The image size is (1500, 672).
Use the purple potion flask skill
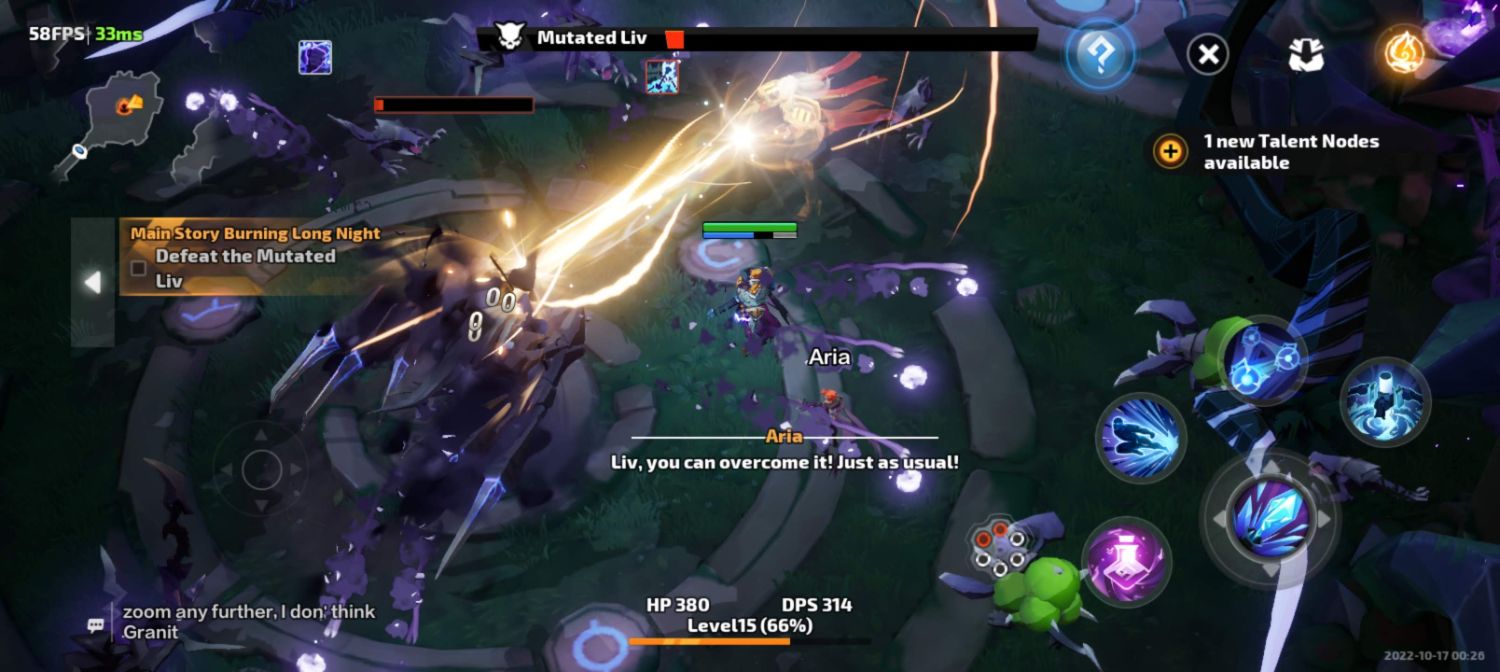coord(1127,561)
